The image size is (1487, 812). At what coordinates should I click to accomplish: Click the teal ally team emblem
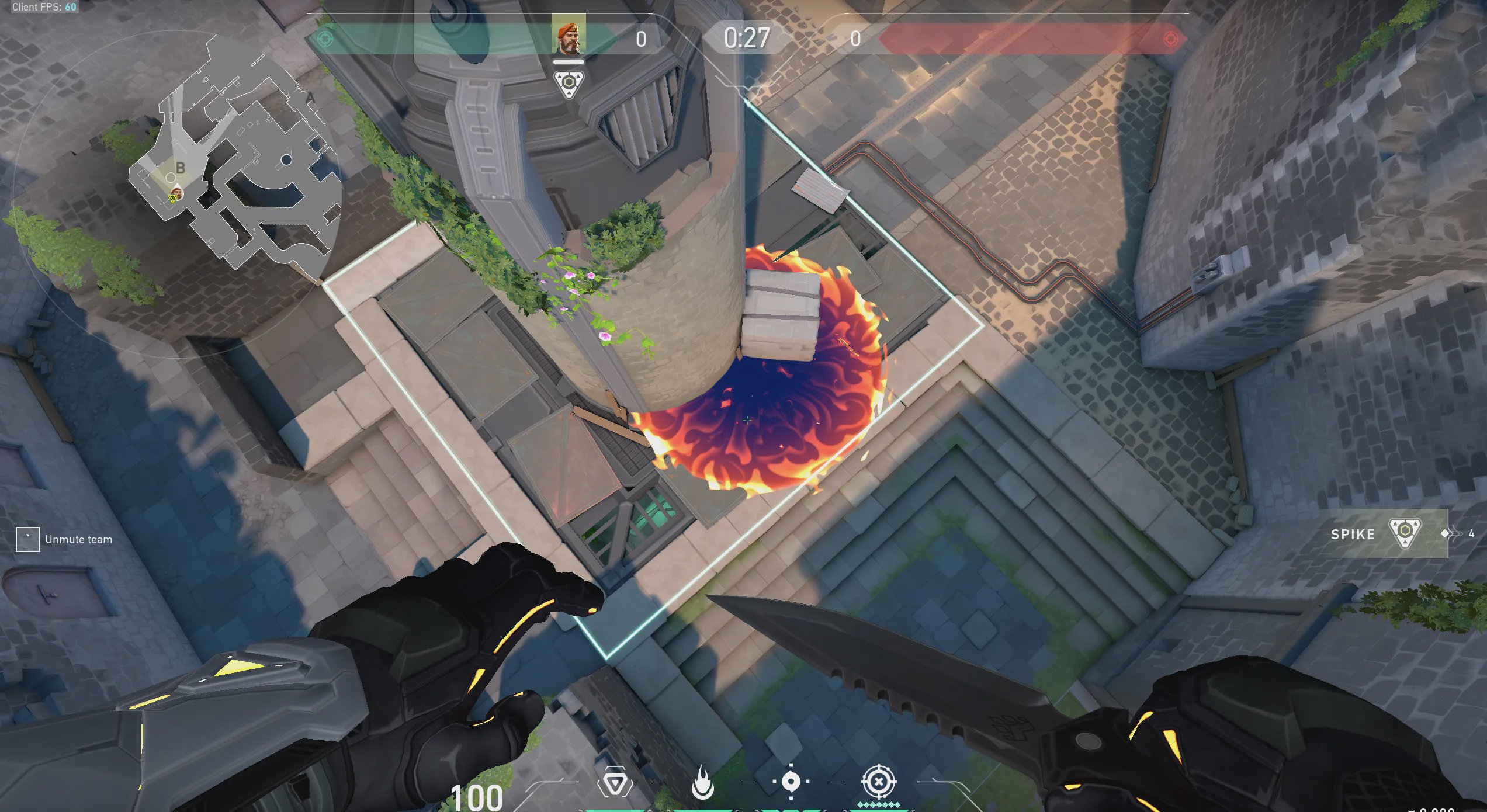coord(325,39)
